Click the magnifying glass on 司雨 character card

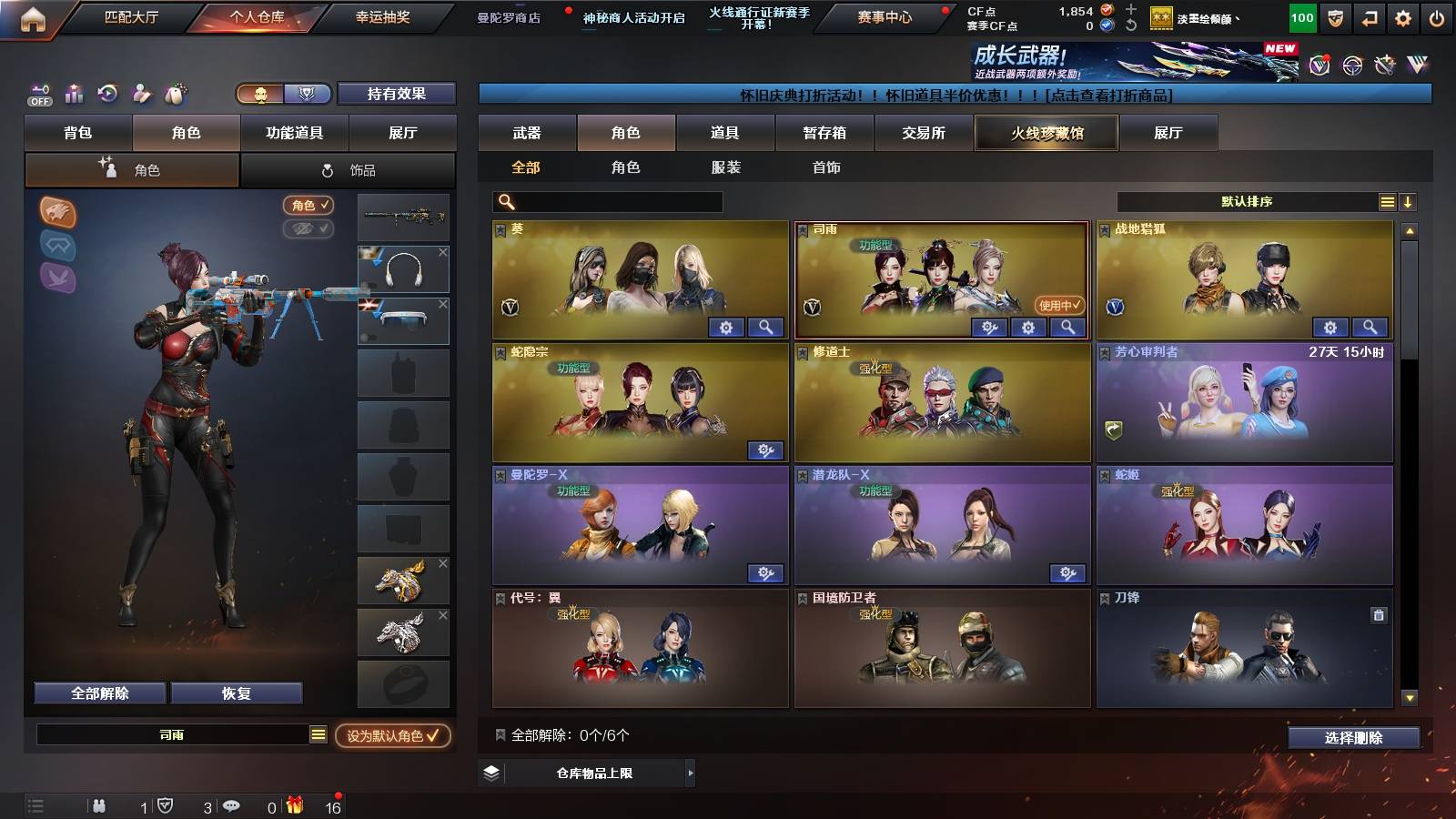click(1068, 326)
